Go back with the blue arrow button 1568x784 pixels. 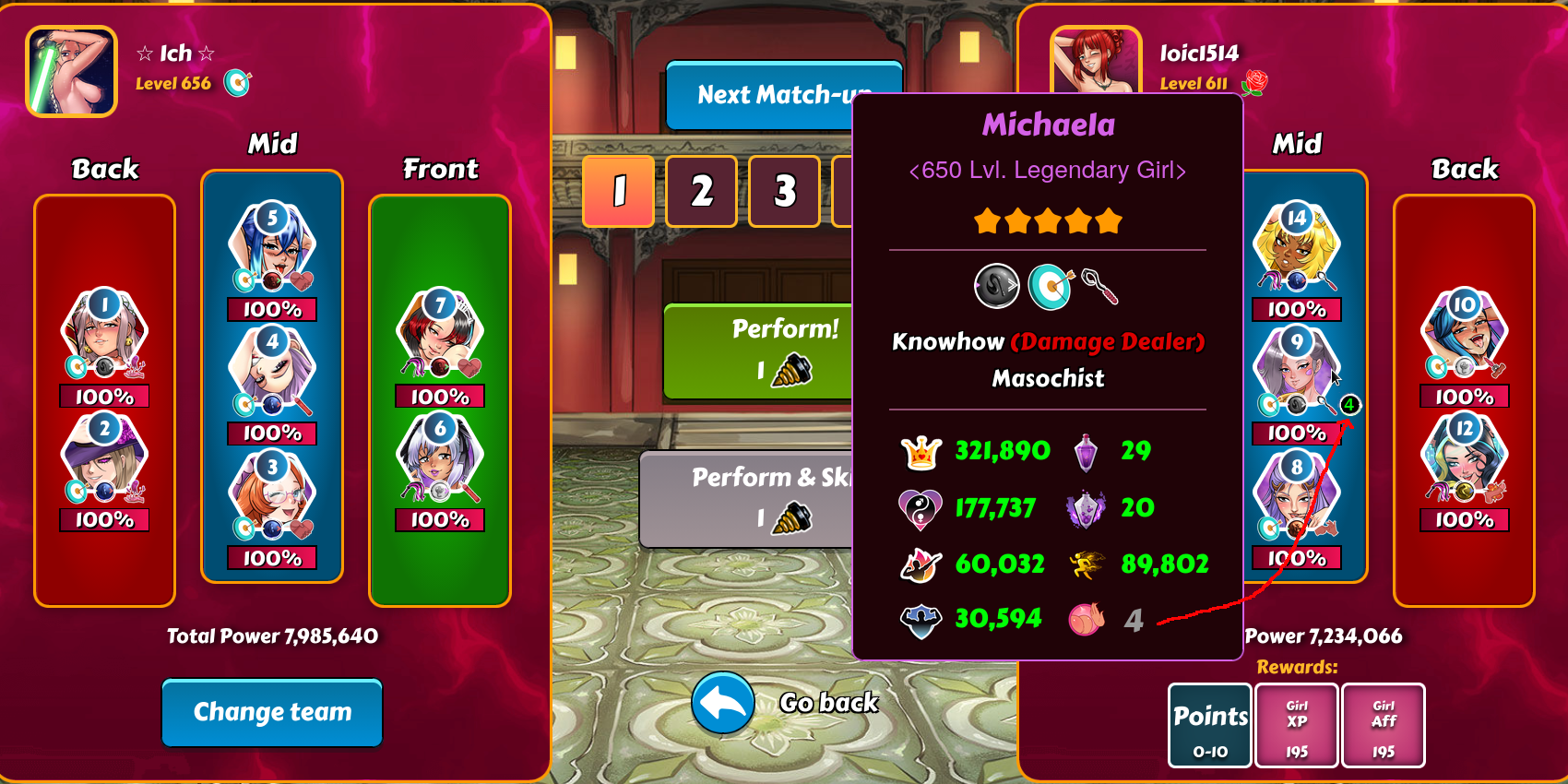tap(723, 703)
